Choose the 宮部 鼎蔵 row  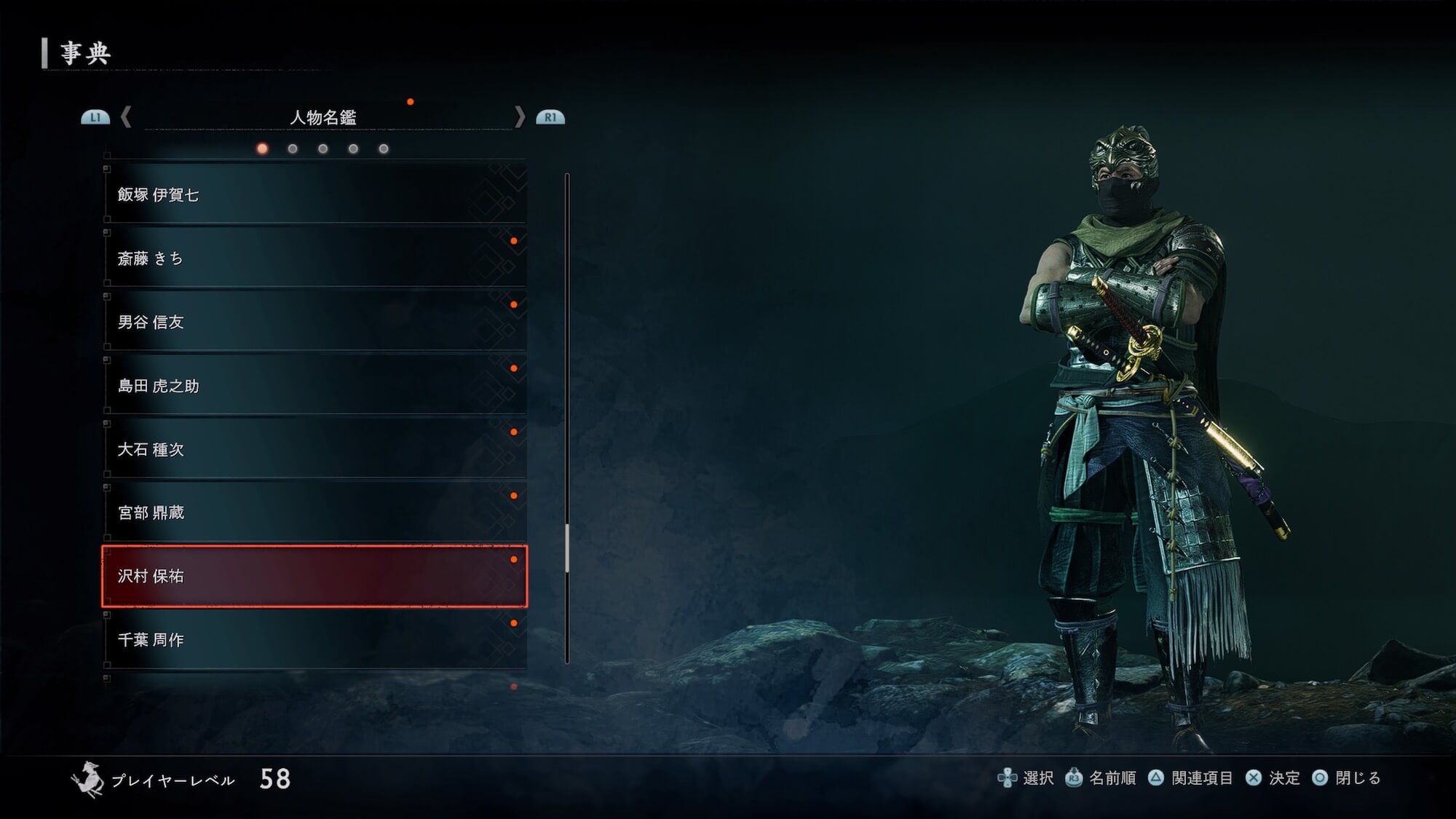314,513
